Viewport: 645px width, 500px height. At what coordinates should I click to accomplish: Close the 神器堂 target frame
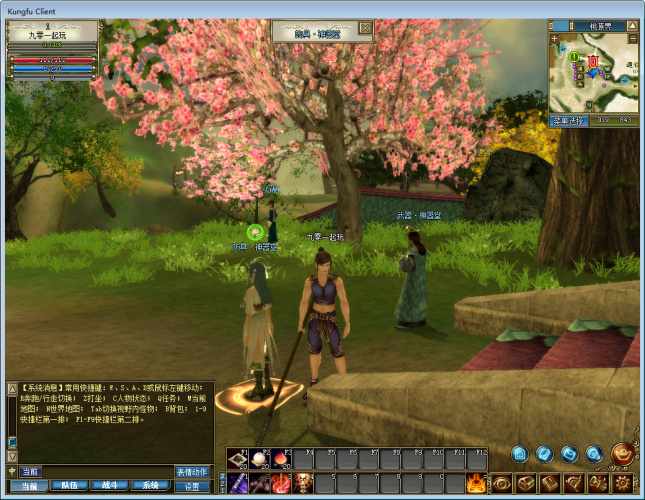coord(365,28)
